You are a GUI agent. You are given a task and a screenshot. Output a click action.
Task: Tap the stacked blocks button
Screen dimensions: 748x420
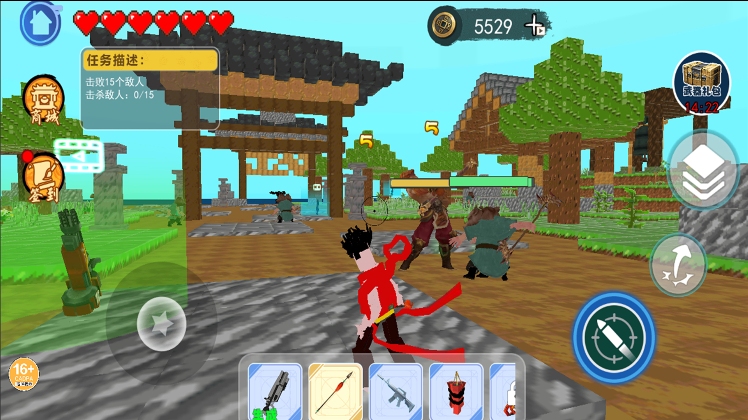coord(703,170)
